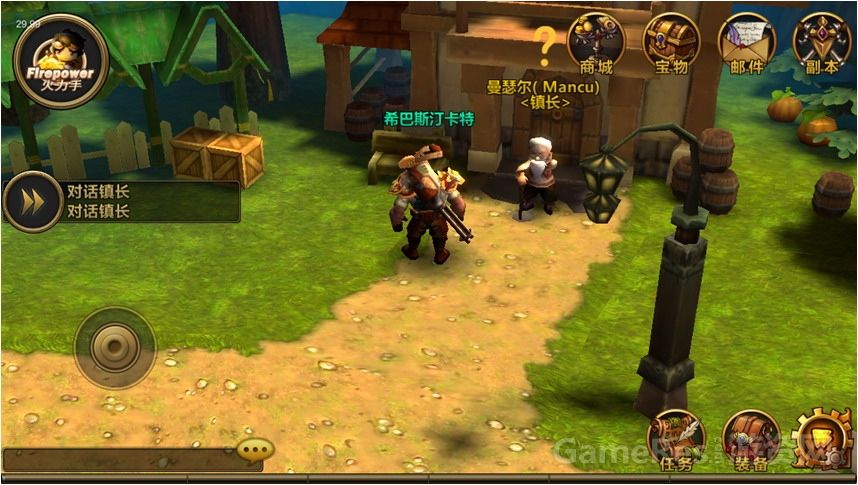The height and width of the screenshot is (485, 858).
Task: Open the 商城 shop menu
Action: coord(596,42)
